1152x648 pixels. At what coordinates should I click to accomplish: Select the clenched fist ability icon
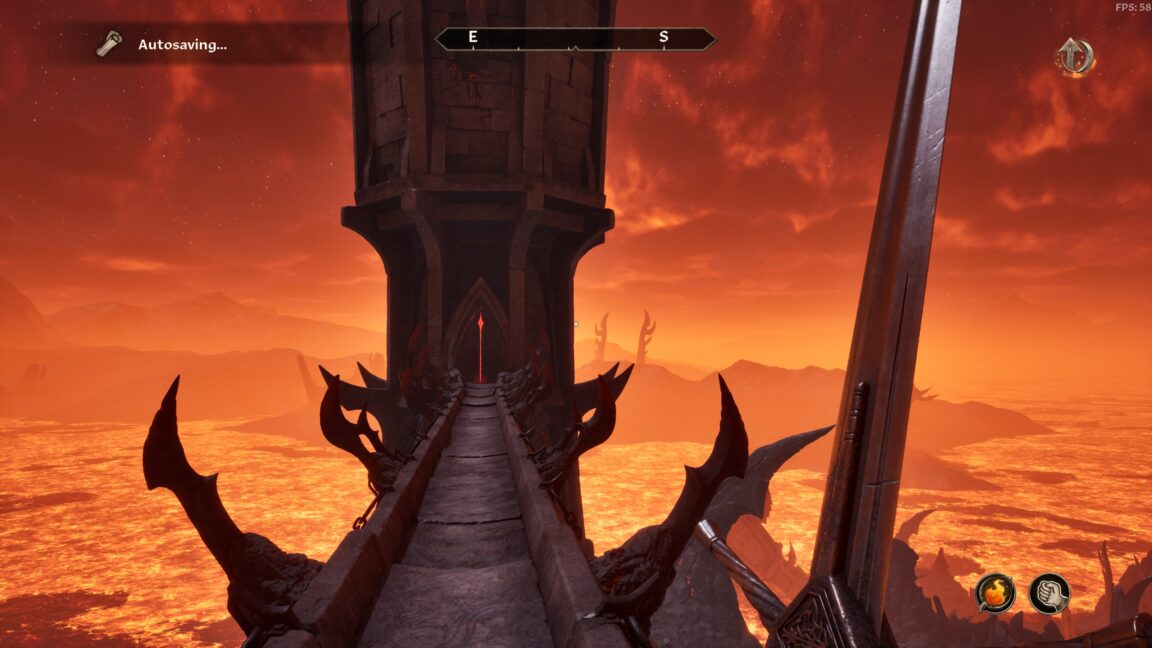tap(1049, 594)
